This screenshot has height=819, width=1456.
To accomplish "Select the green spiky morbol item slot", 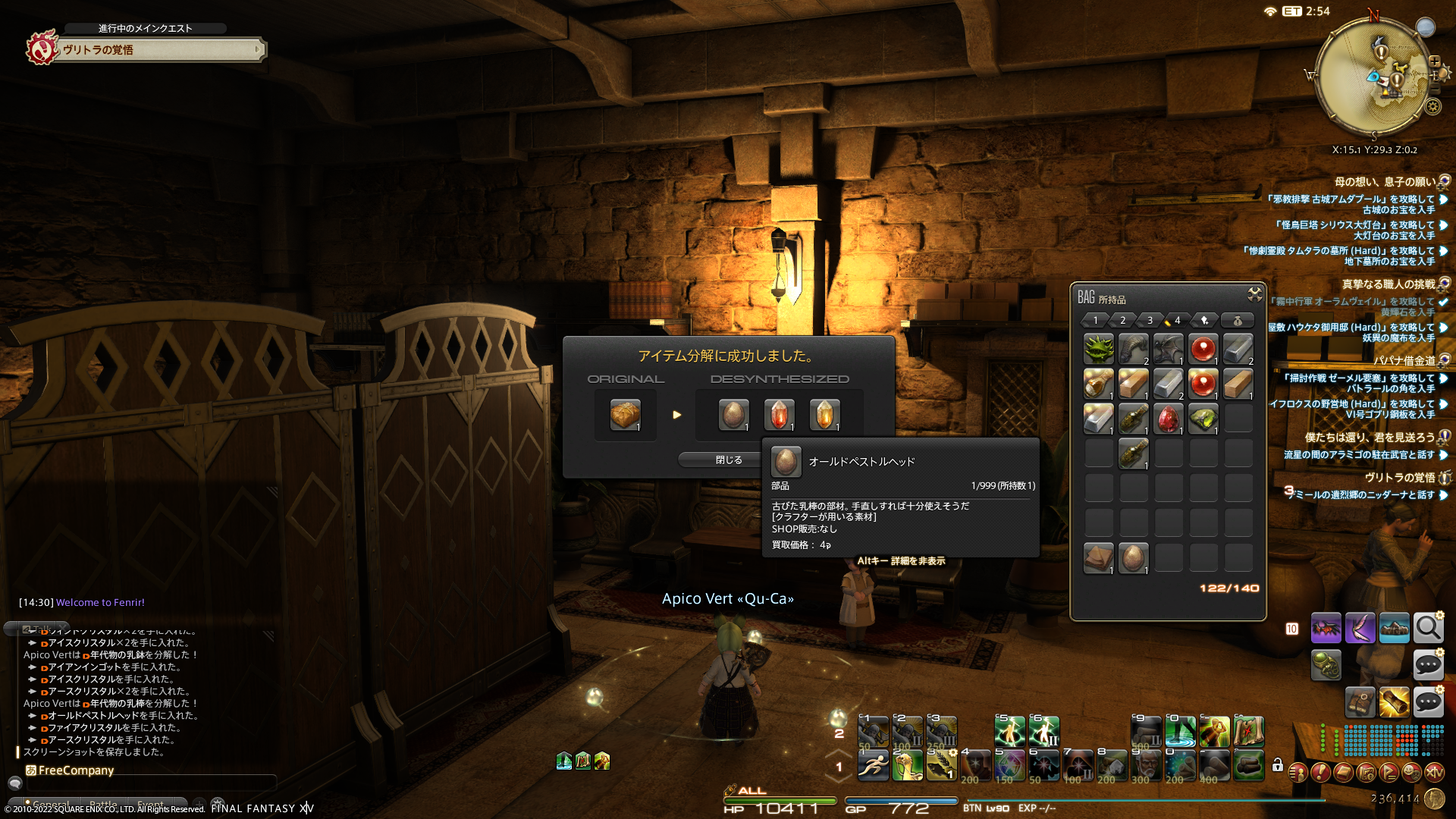I will click(1098, 349).
